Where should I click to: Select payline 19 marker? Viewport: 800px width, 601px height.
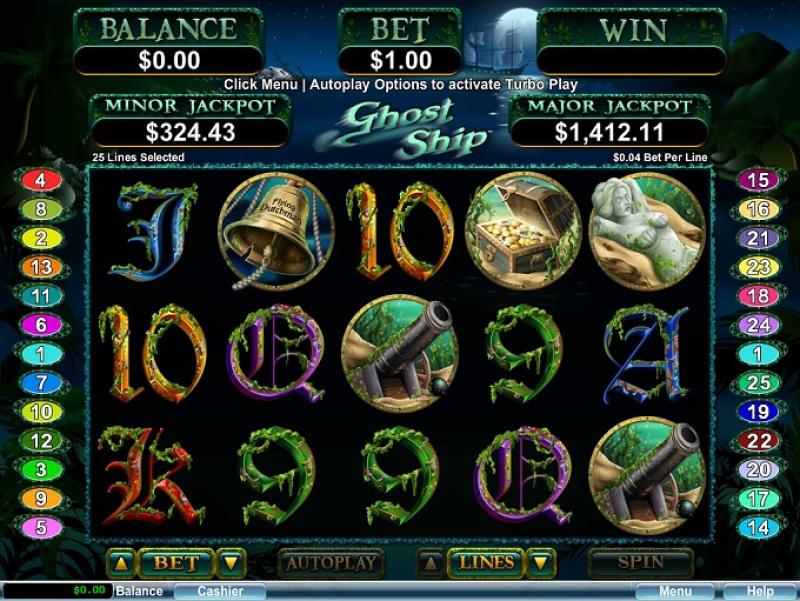(x=757, y=412)
